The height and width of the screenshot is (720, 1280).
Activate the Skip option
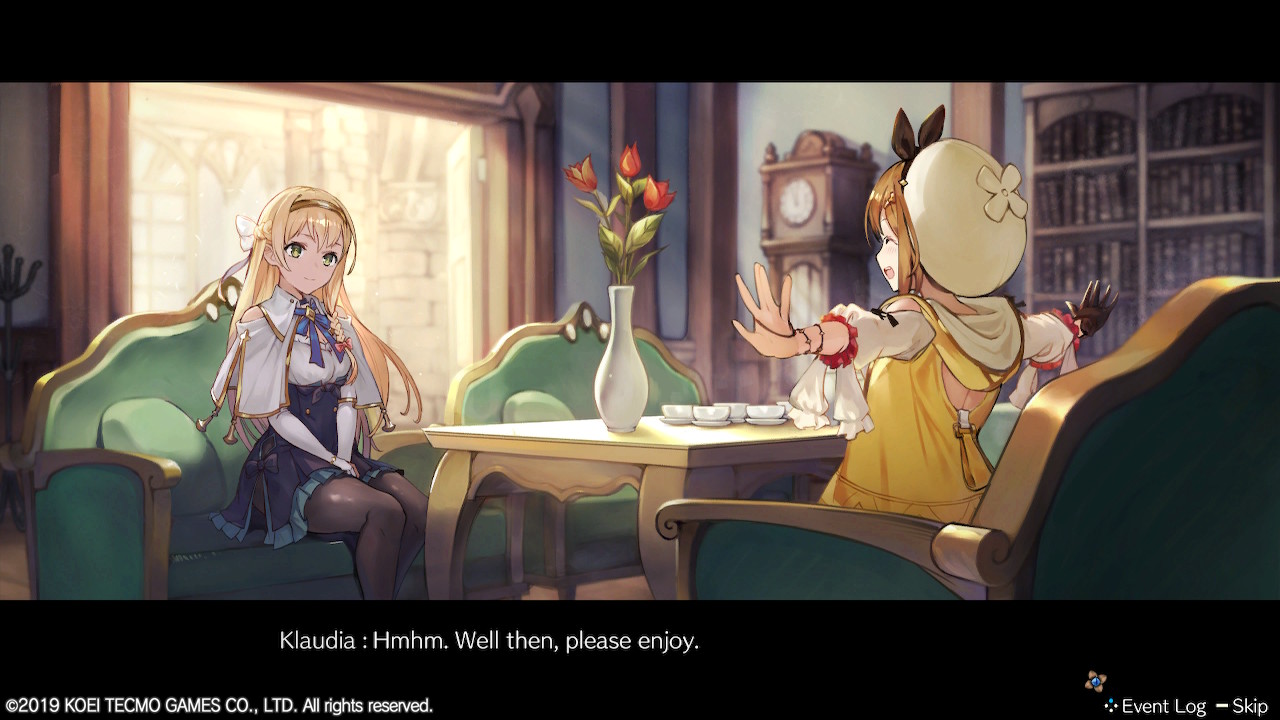(x=1252, y=705)
